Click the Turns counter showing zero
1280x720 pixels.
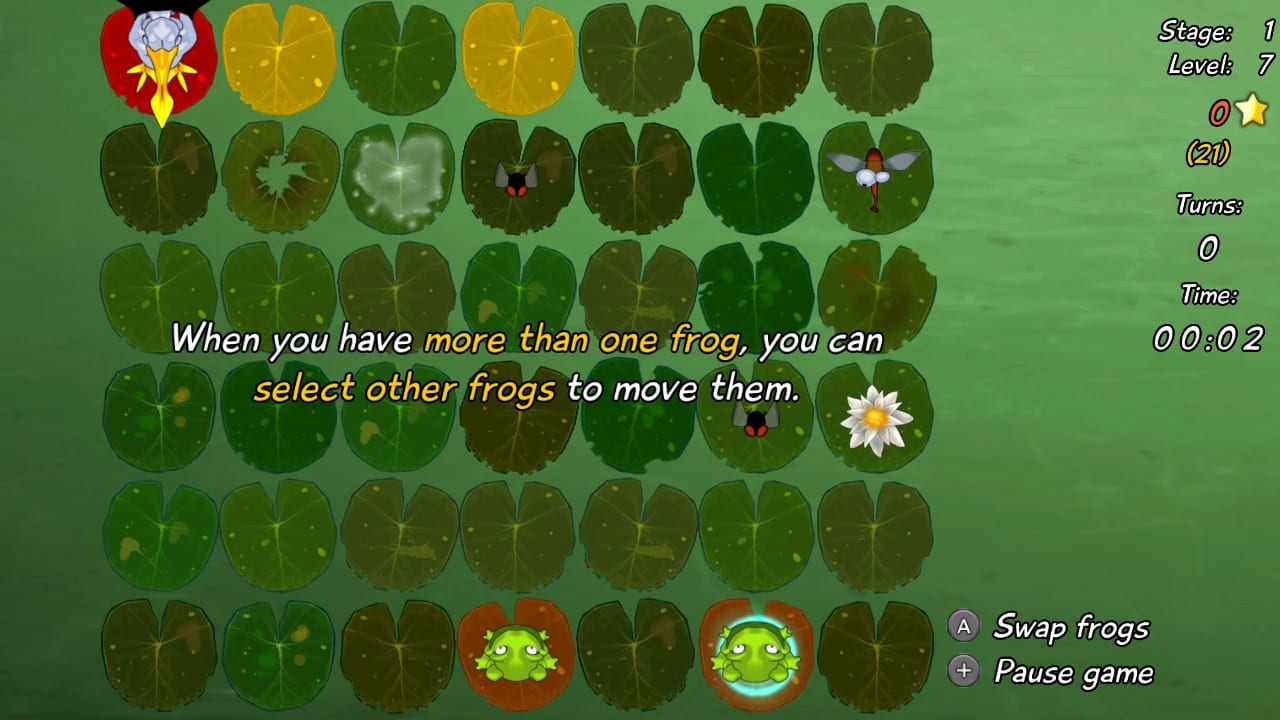(1208, 248)
